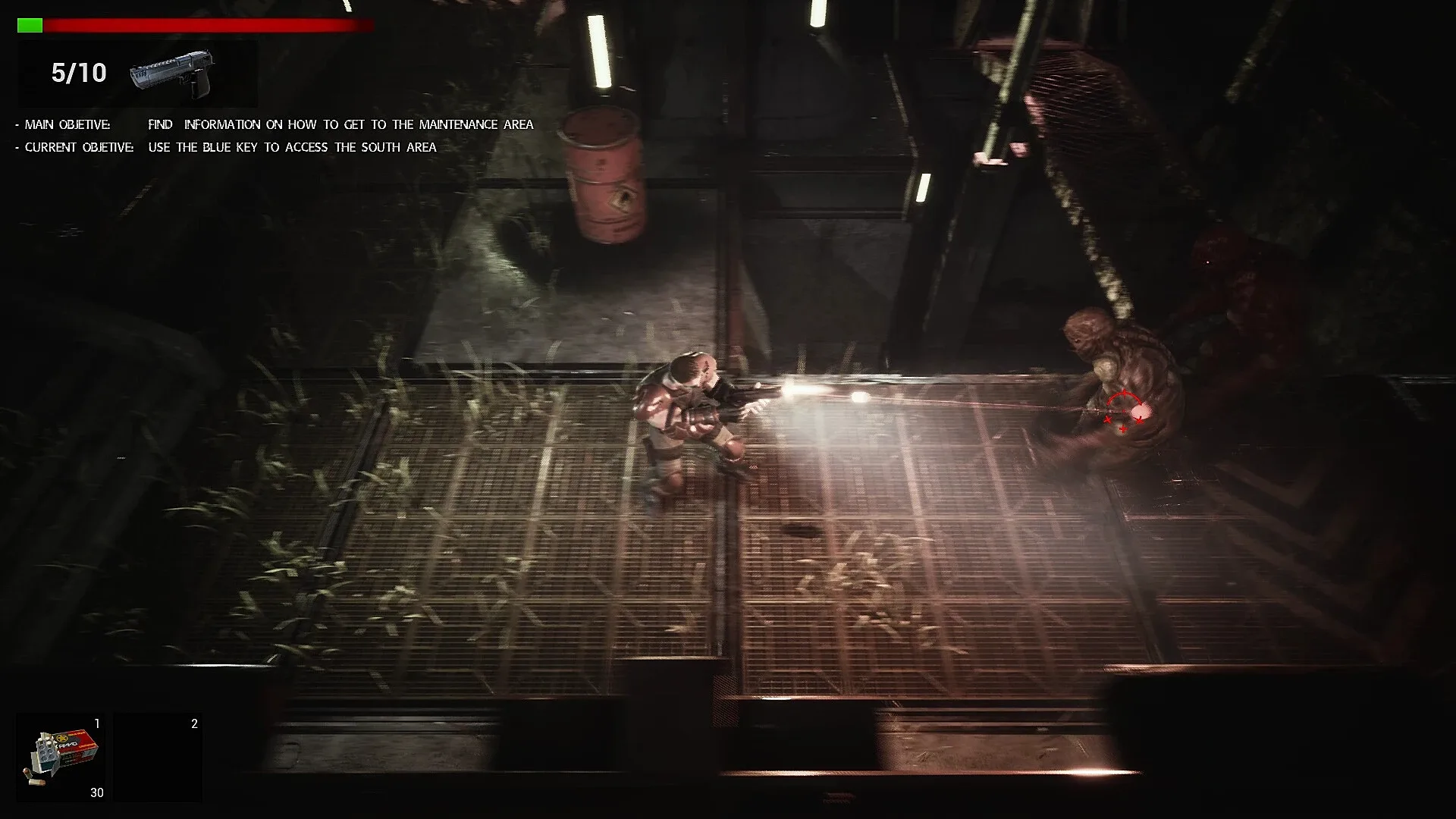Viewport: 1456px width, 819px height.
Task: Expand the CURRENT OBJETIVE entry
Action: click(x=76, y=147)
